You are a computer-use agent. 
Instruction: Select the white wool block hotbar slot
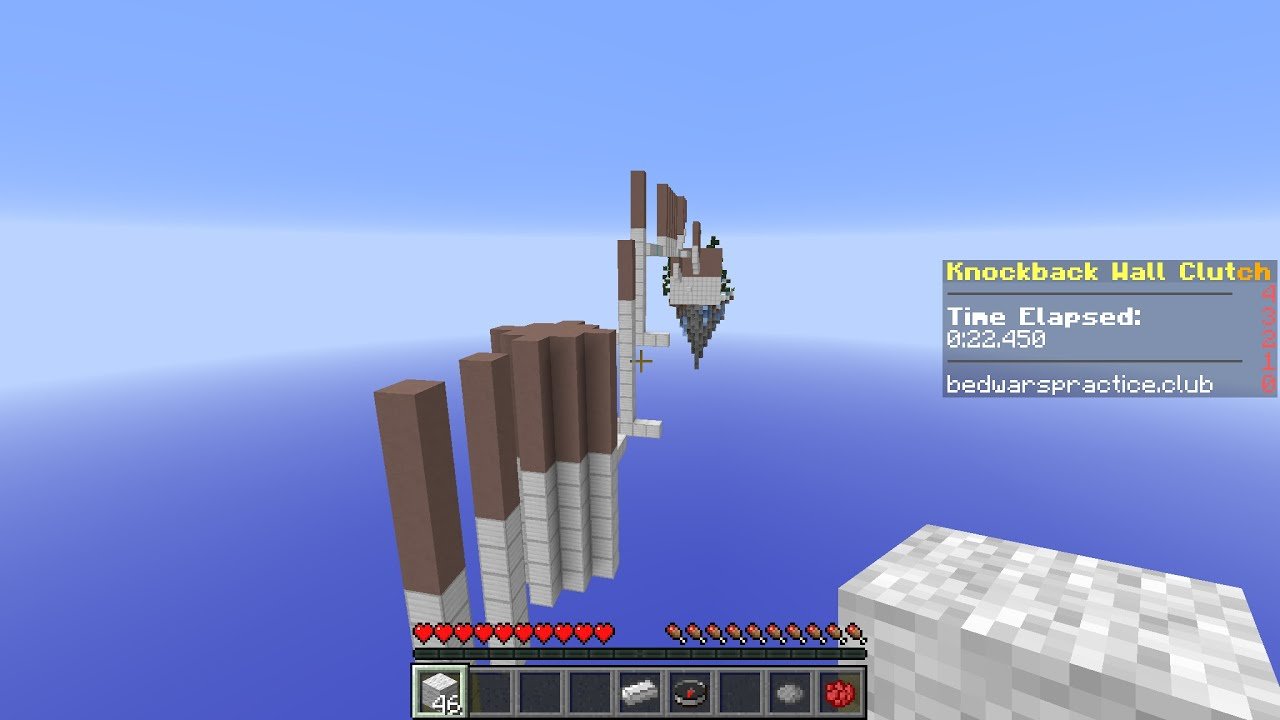coord(440,691)
